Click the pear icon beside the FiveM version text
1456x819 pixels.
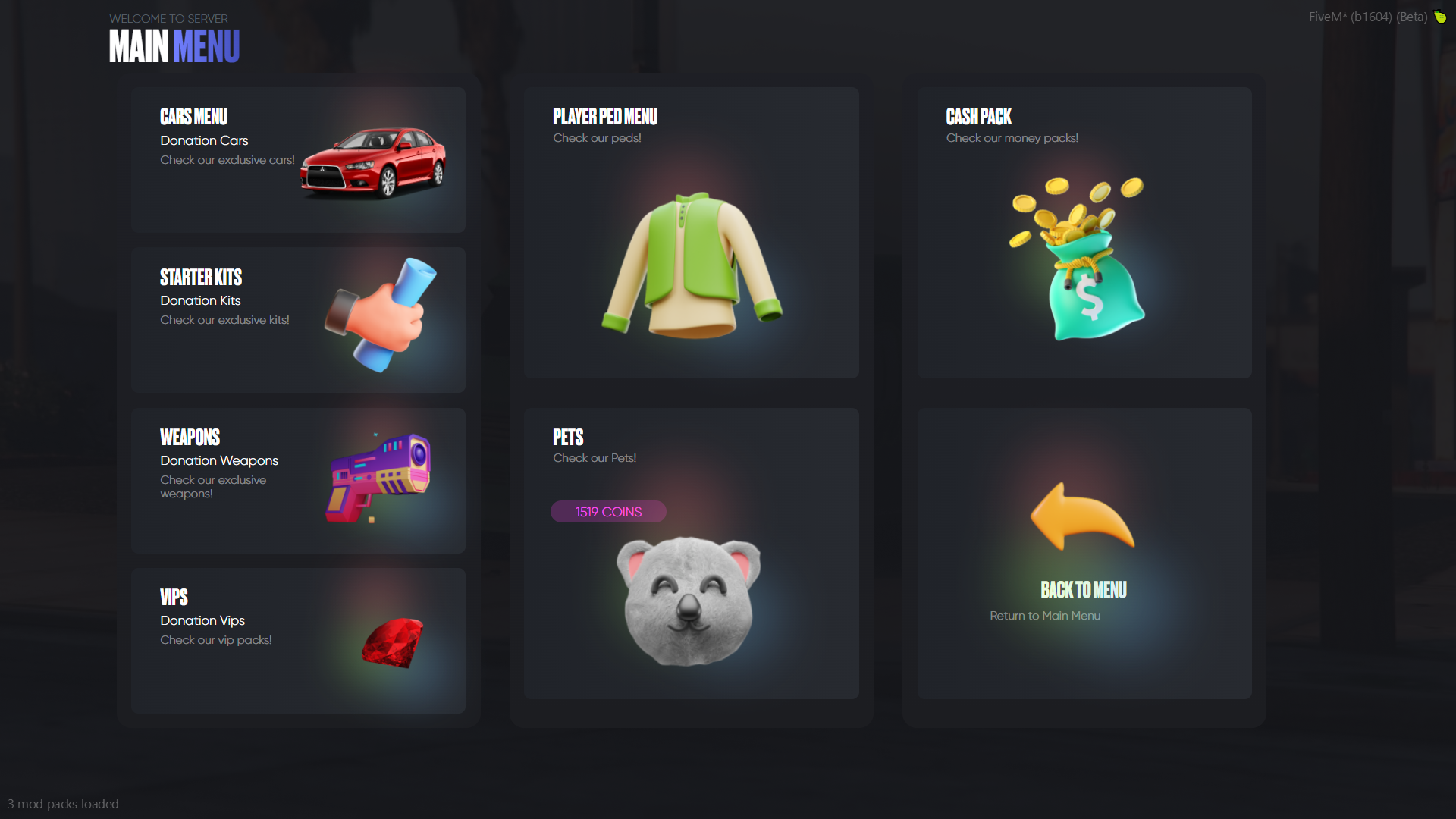click(1440, 17)
